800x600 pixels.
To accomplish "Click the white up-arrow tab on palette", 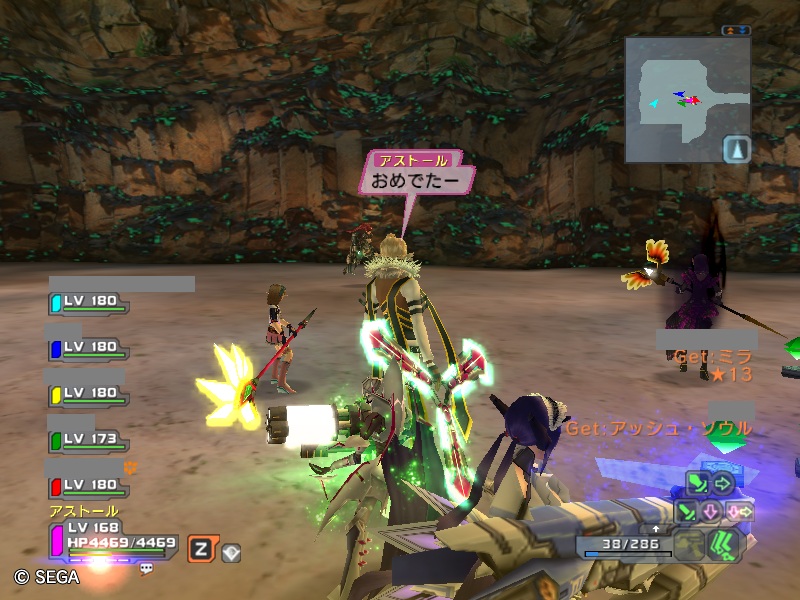I will tap(656, 527).
